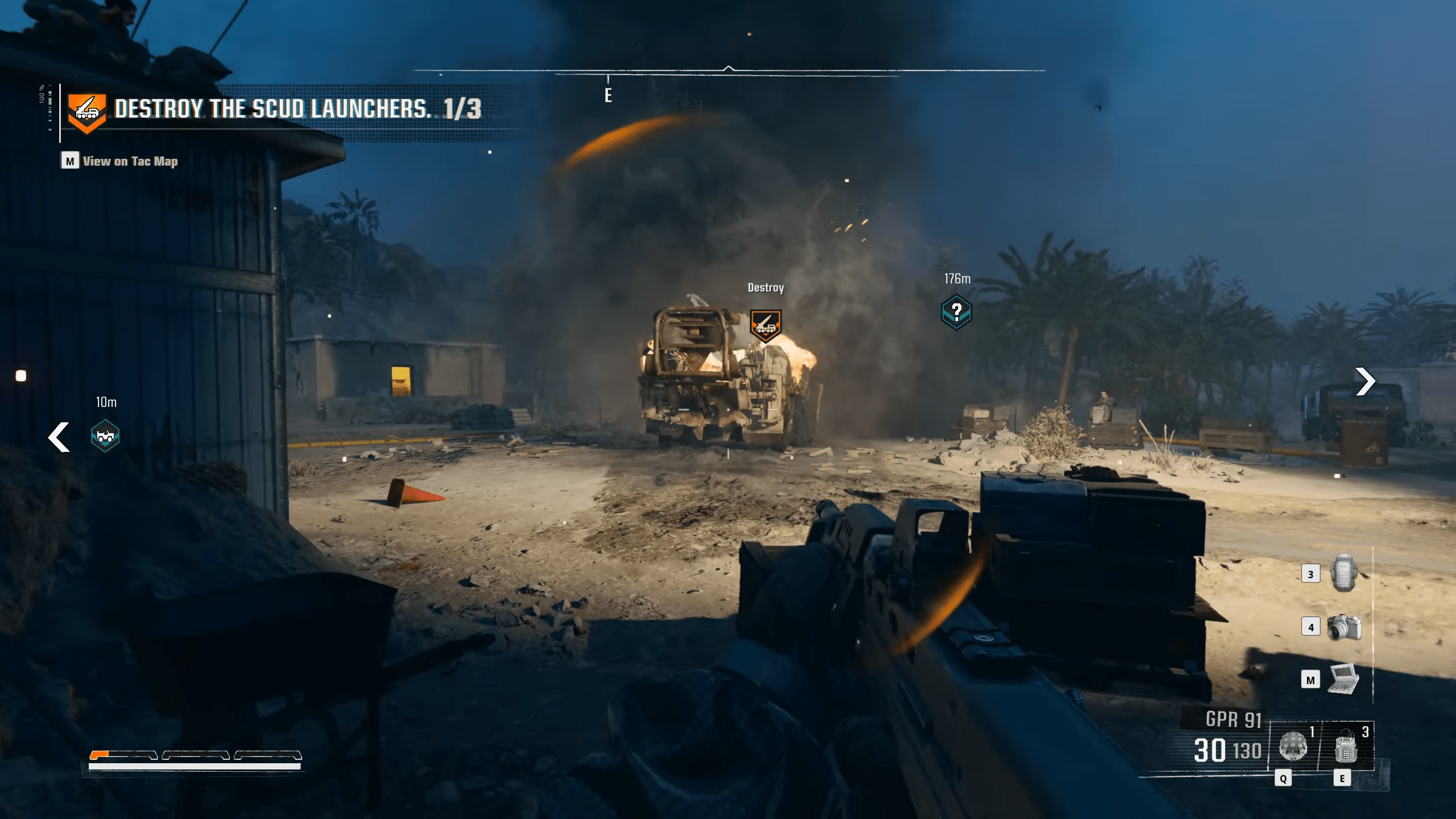Click the compass bar heading strip
Viewport: 1456px width, 819px height.
coord(728,71)
